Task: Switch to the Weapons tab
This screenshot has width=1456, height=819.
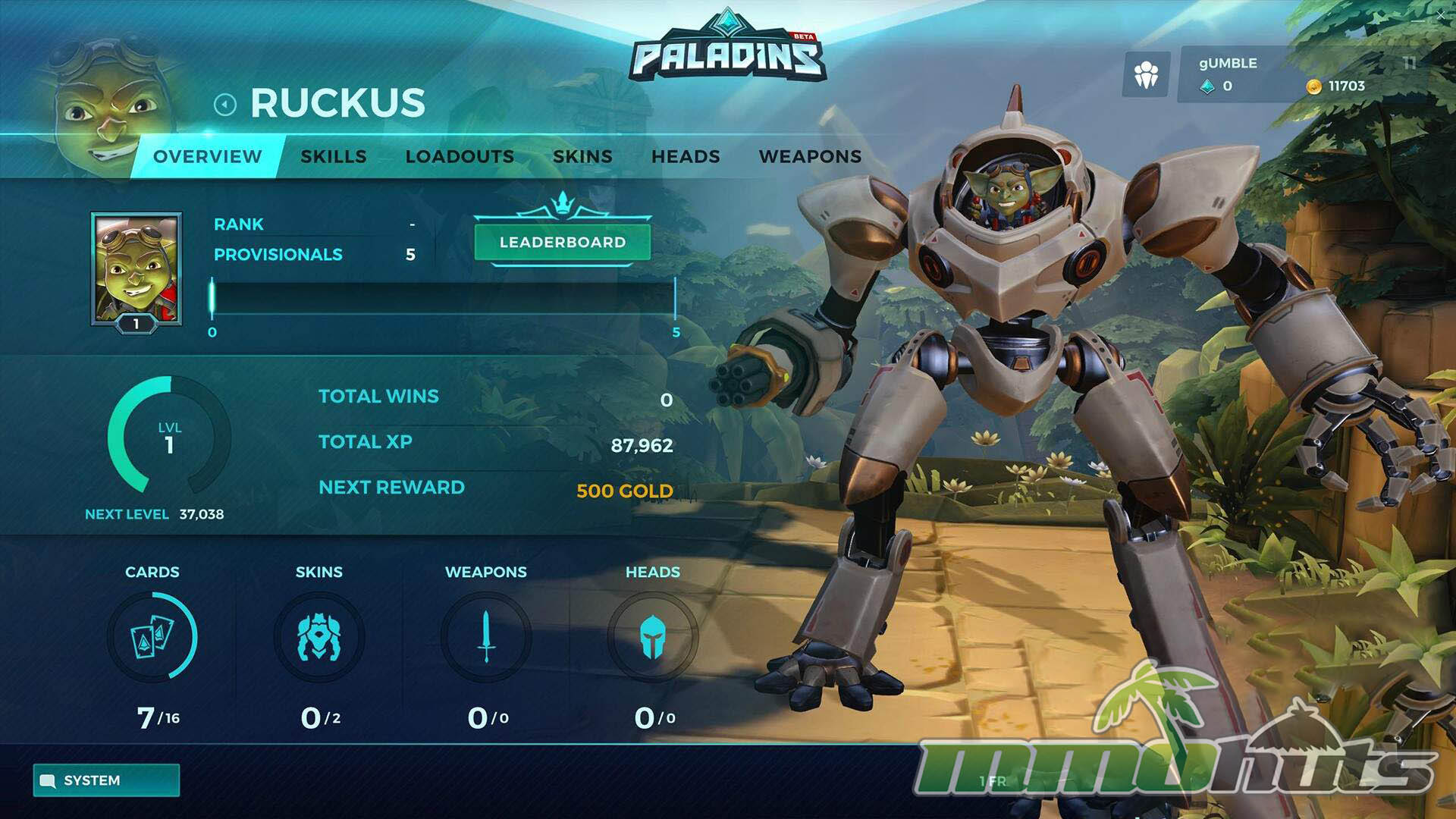Action: click(810, 157)
